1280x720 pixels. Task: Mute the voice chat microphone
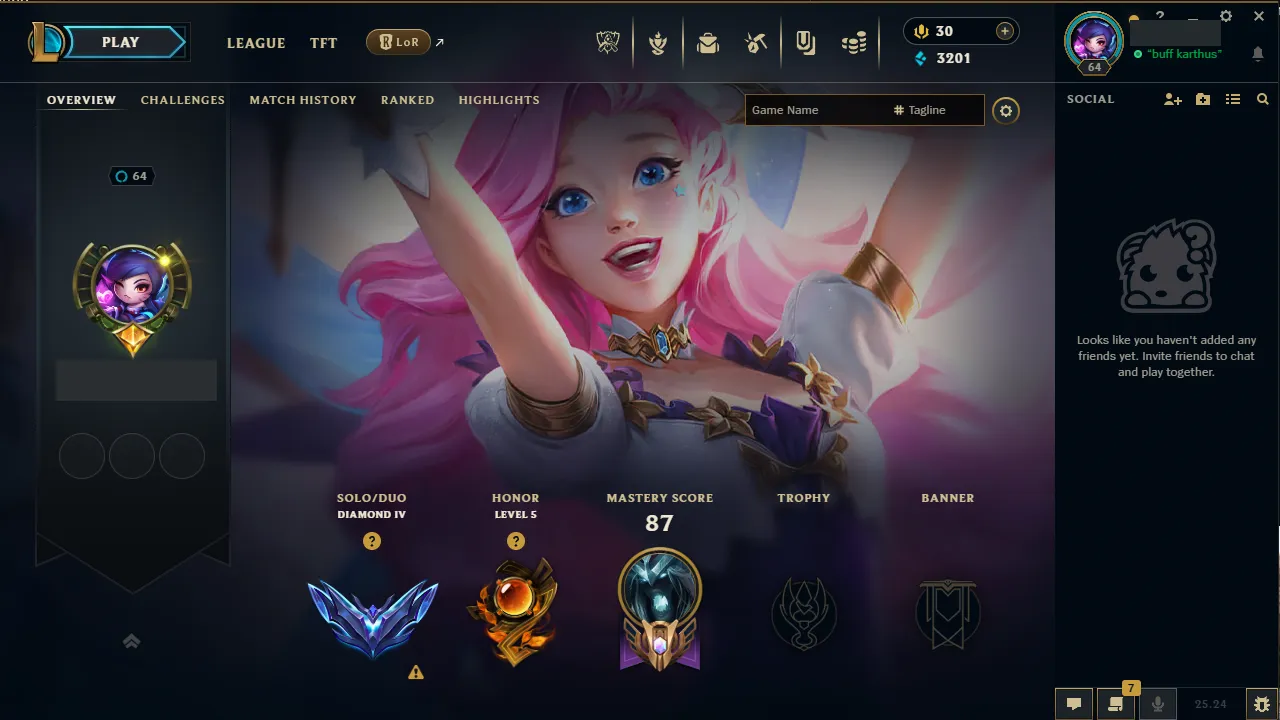[1158, 703]
